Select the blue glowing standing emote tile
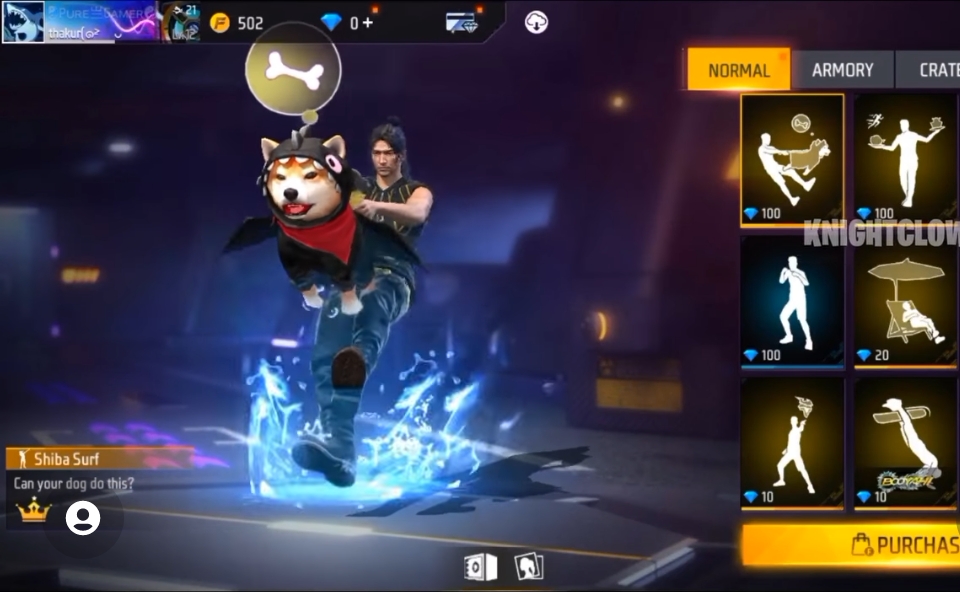 [792, 301]
